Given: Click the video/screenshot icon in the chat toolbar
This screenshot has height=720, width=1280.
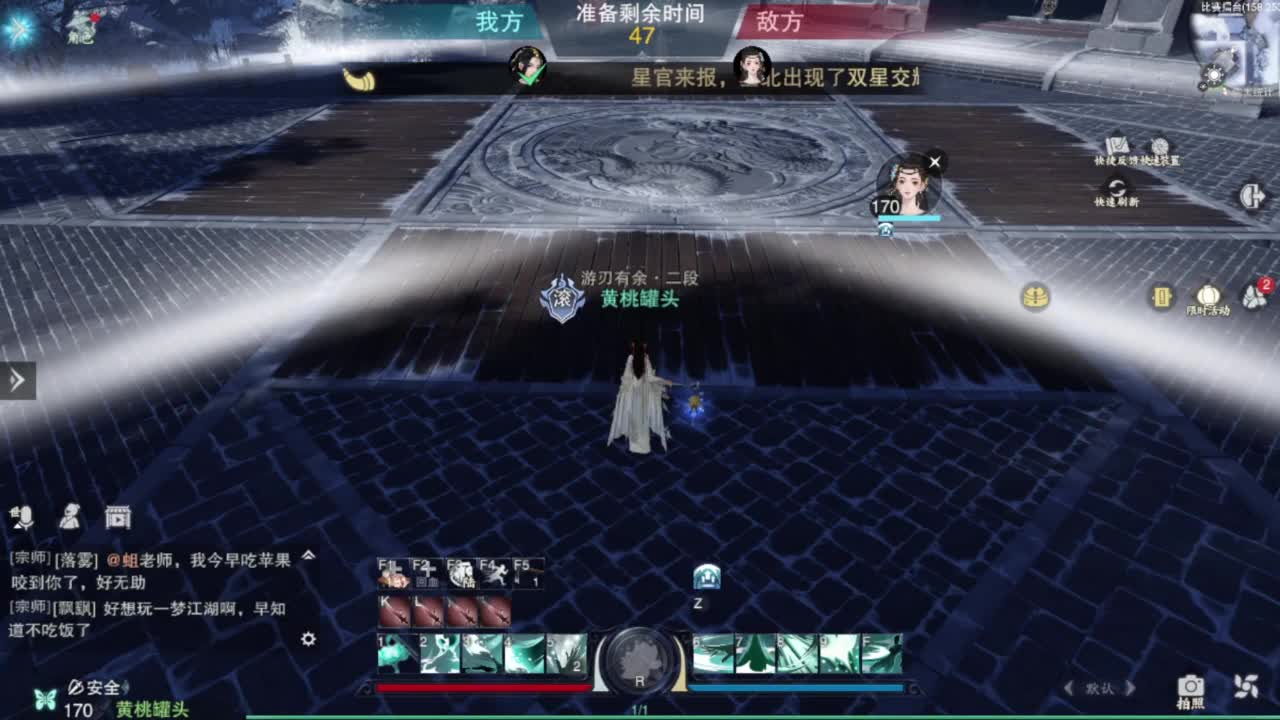Looking at the screenshot, I should tap(119, 517).
